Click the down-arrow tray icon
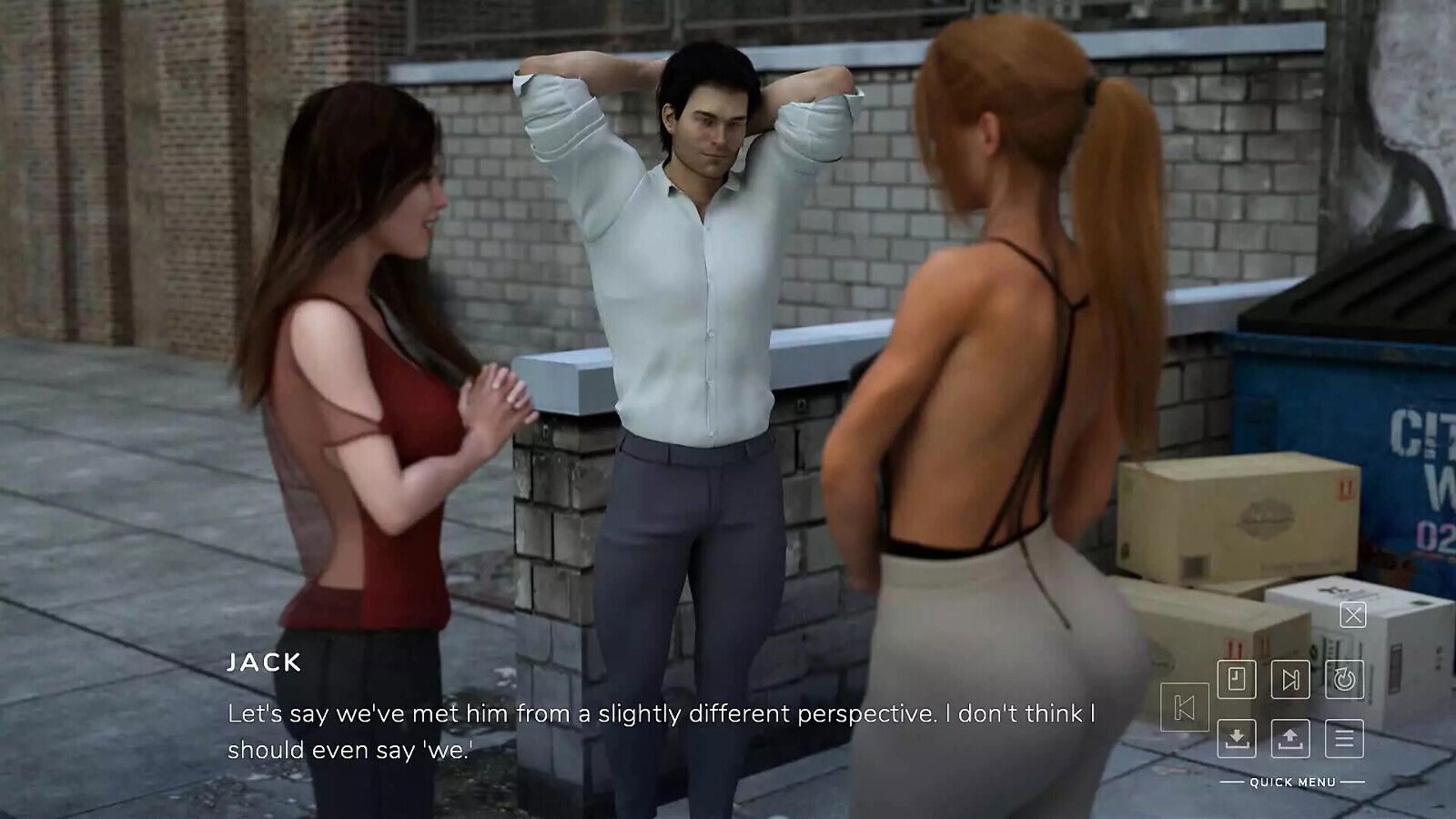The height and width of the screenshot is (819, 1456). tap(1237, 738)
